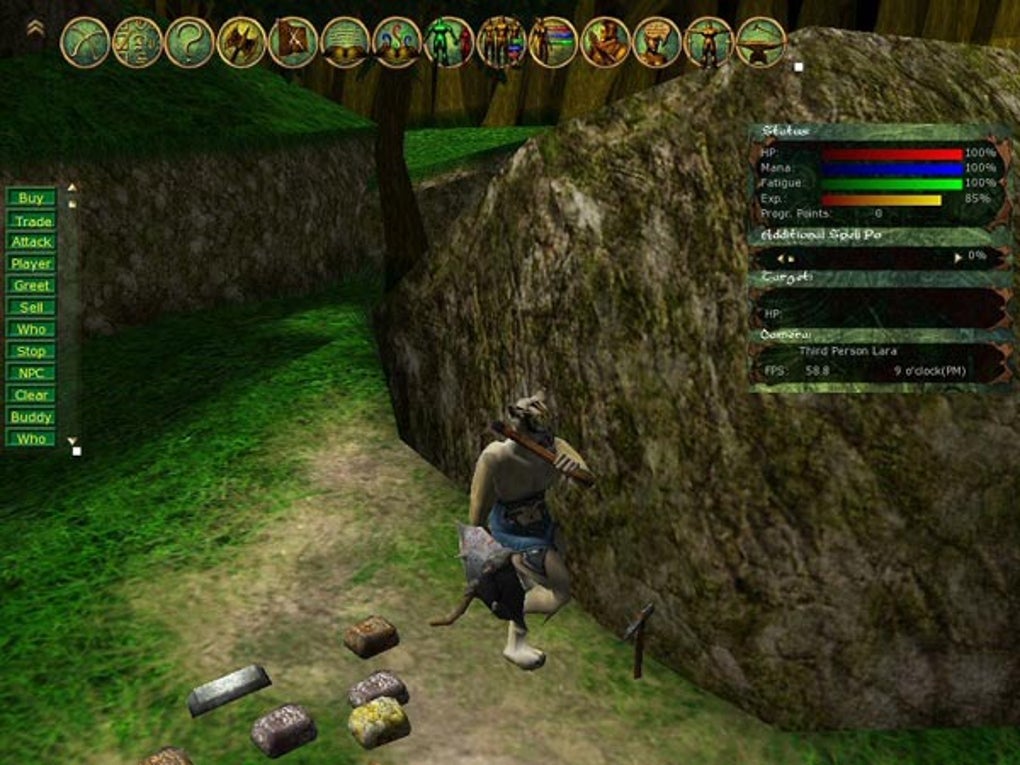Choose the Sell shortcut button

[31, 308]
